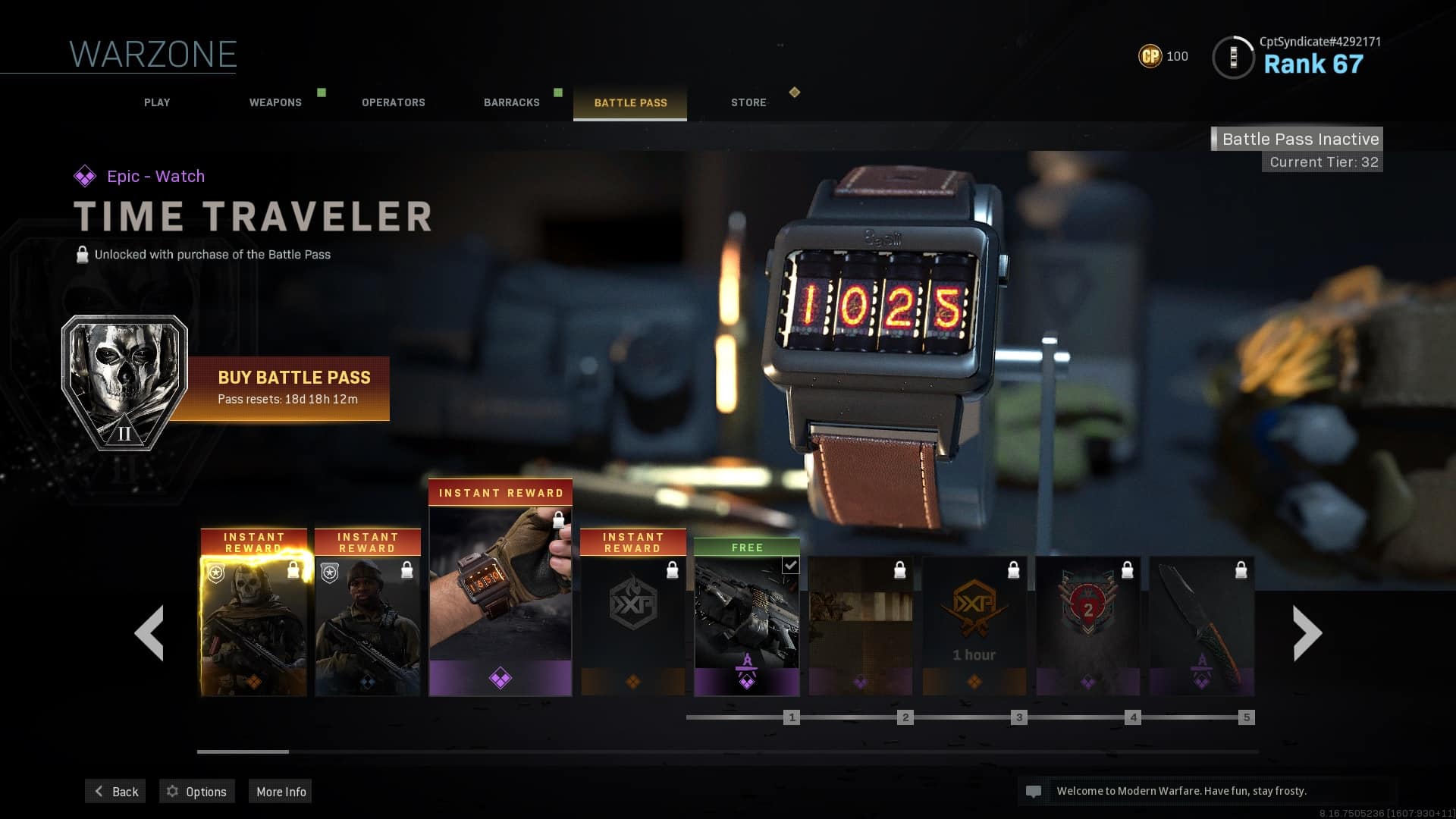Select the Barracks tab
The image size is (1456, 819).
point(512,102)
